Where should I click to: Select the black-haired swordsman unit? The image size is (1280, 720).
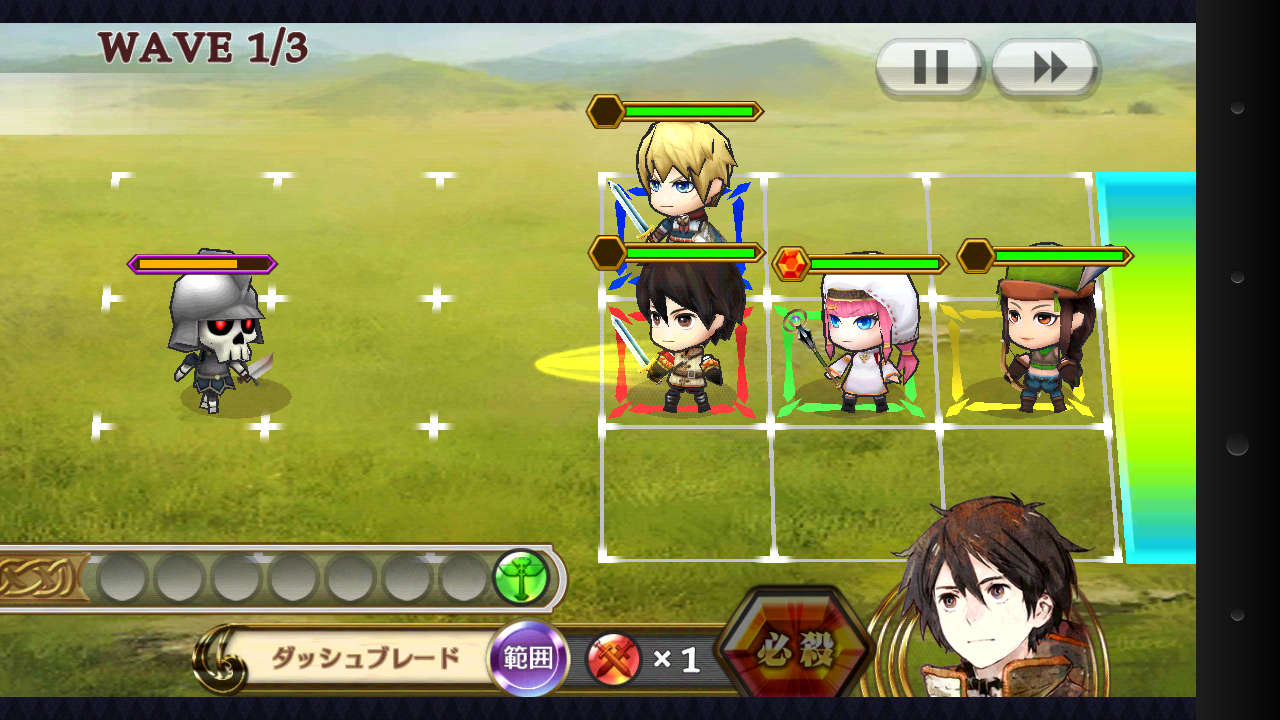click(682, 340)
